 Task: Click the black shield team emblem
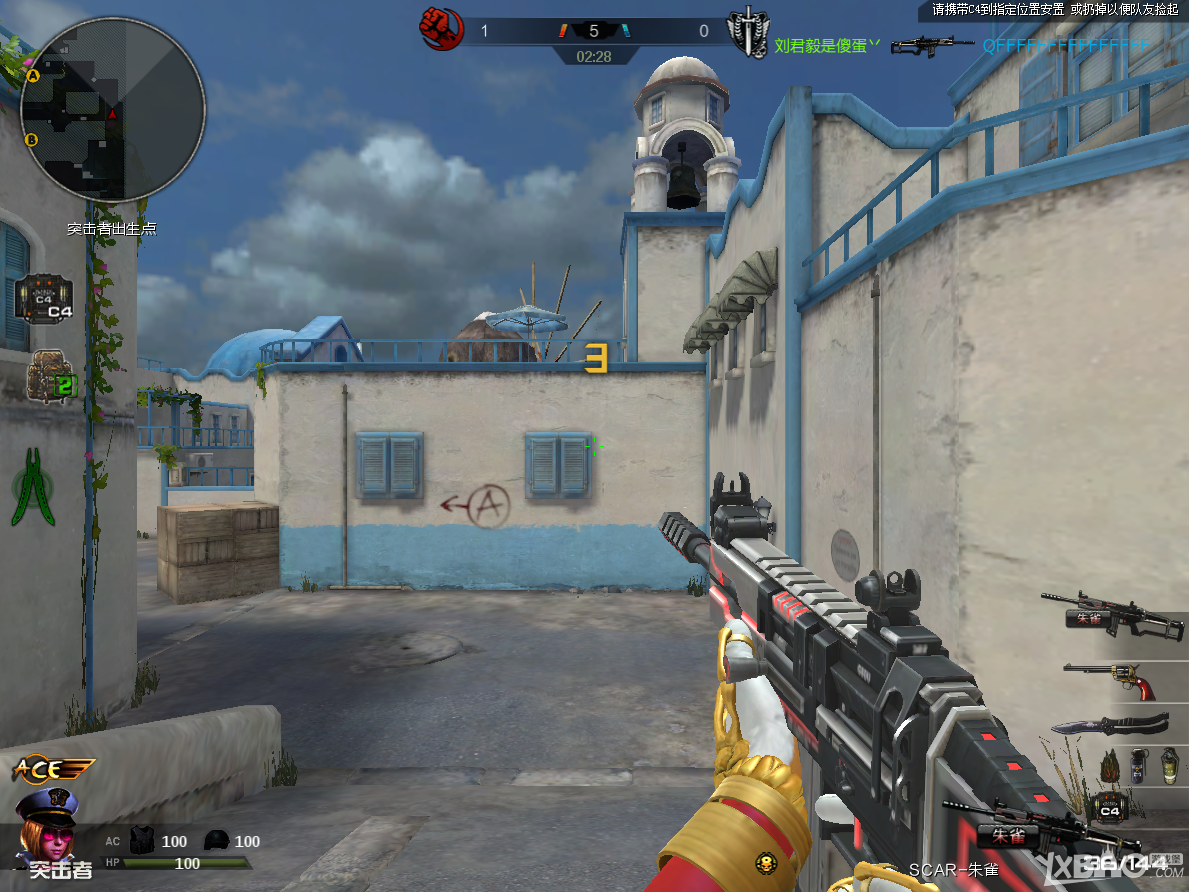(746, 31)
